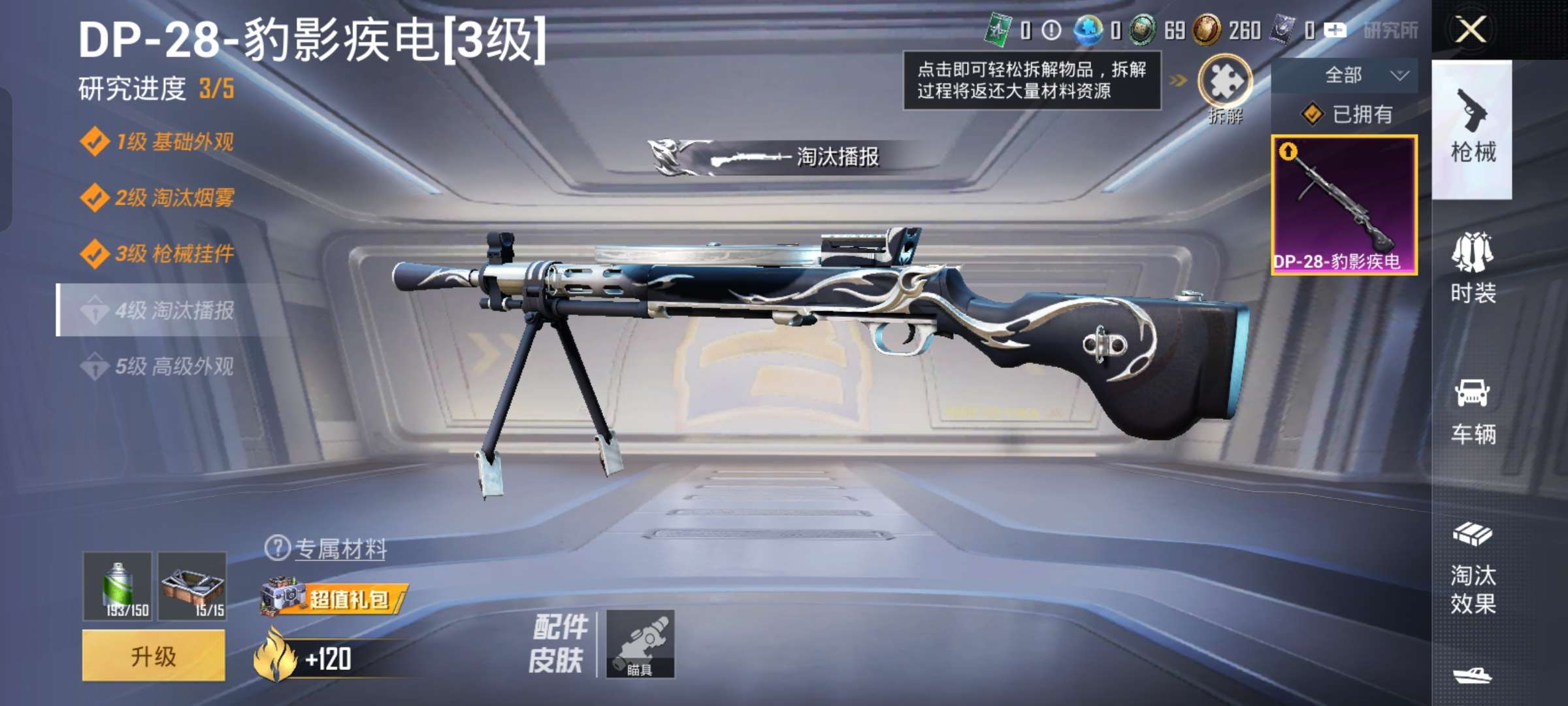The height and width of the screenshot is (706, 1568).
Task: Open the 拆解 dismantle puzzle icon
Action: [x=1224, y=82]
